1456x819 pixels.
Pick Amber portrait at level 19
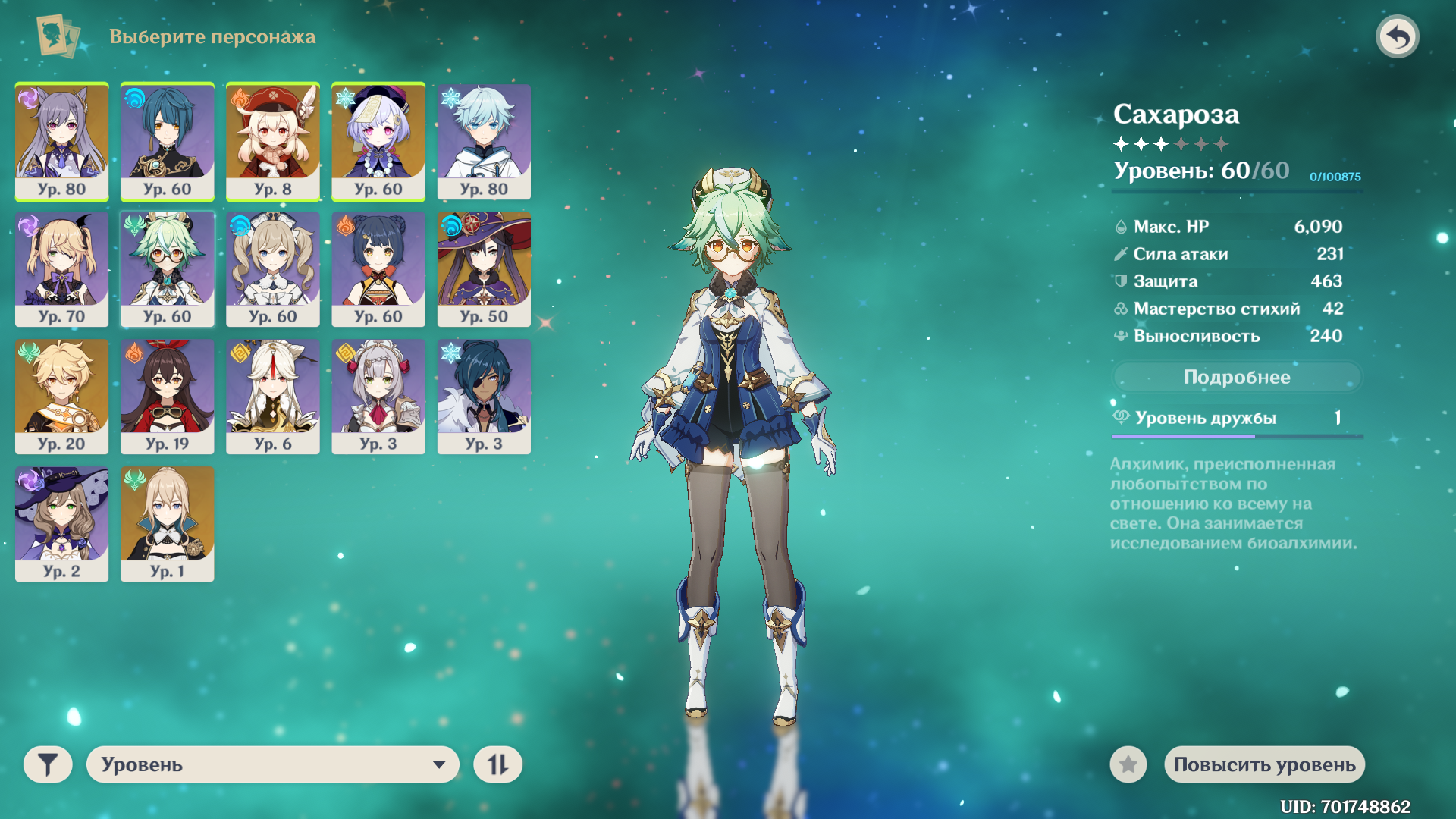click(x=168, y=397)
